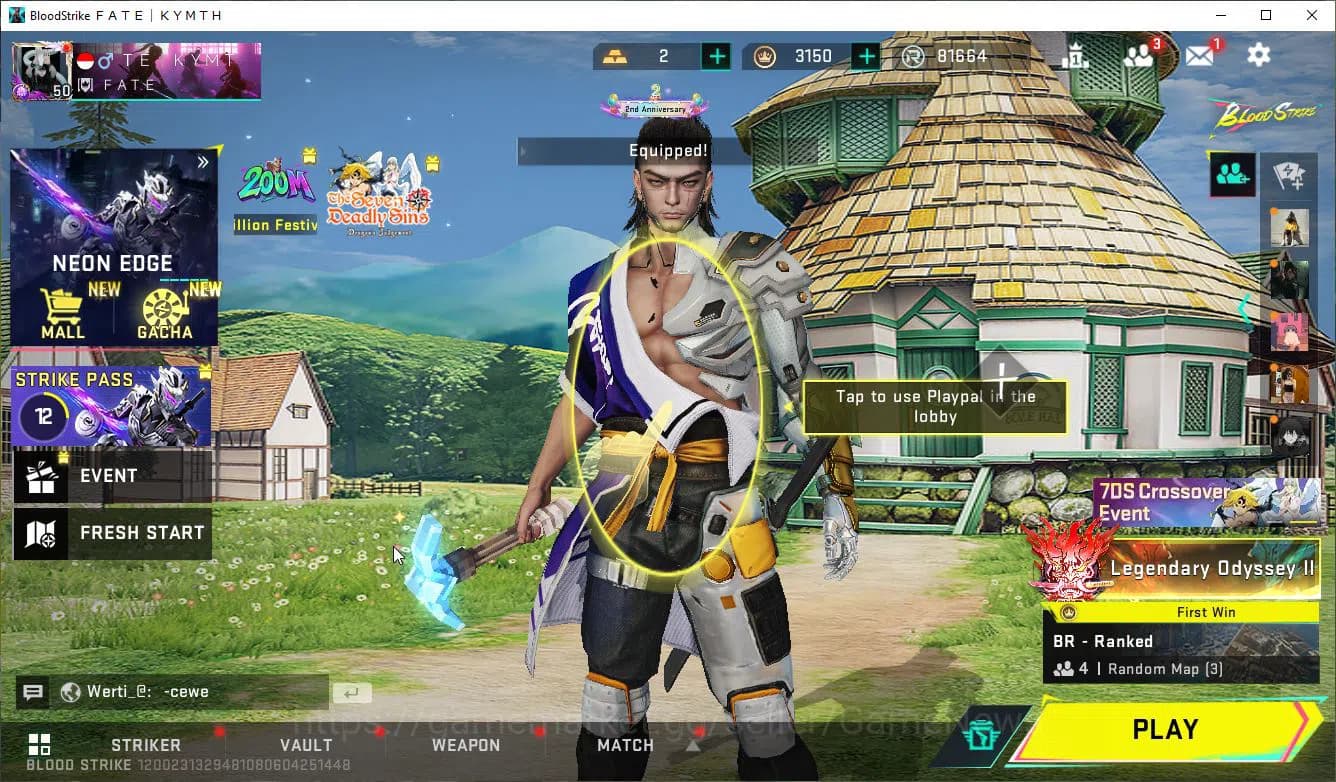The image size is (1336, 782).
Task: Open the WEAPON tab
Action: (466, 745)
